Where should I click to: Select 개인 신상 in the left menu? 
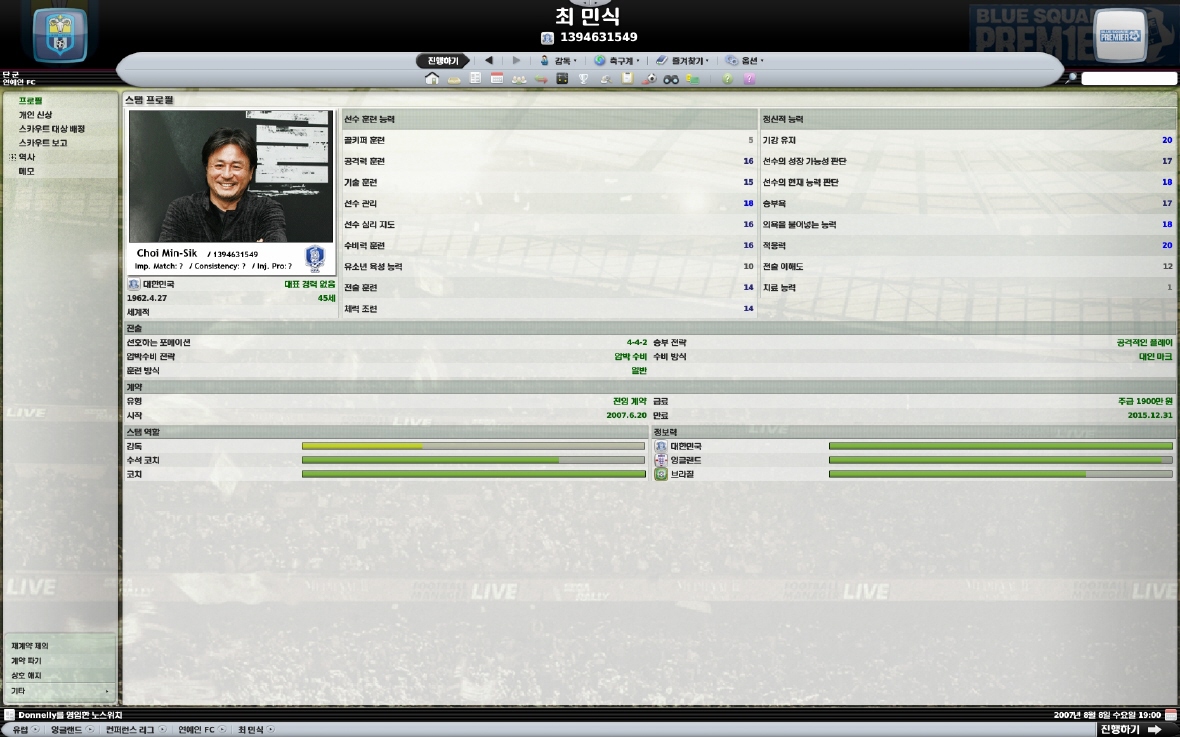[x=35, y=115]
